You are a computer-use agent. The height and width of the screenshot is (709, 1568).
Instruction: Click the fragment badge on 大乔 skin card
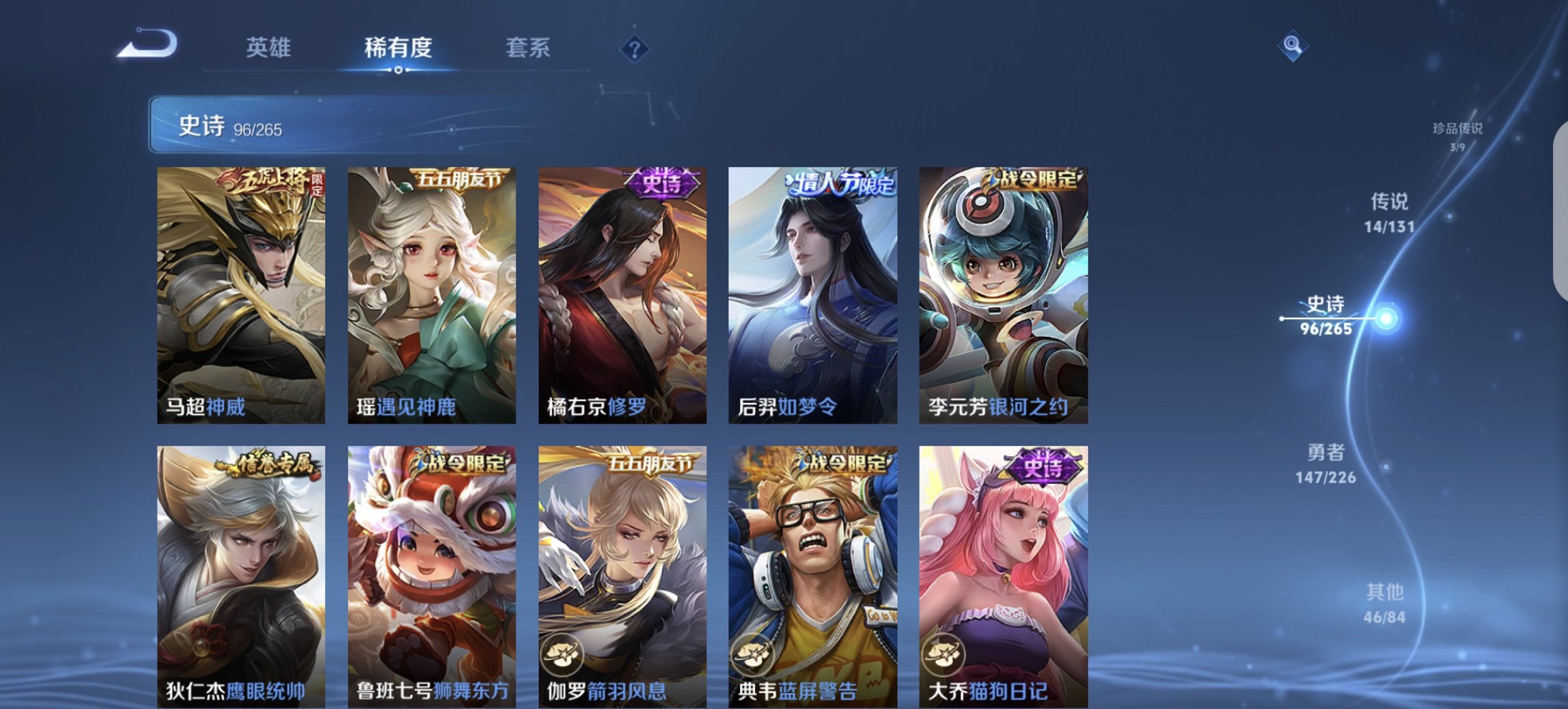coord(943,655)
